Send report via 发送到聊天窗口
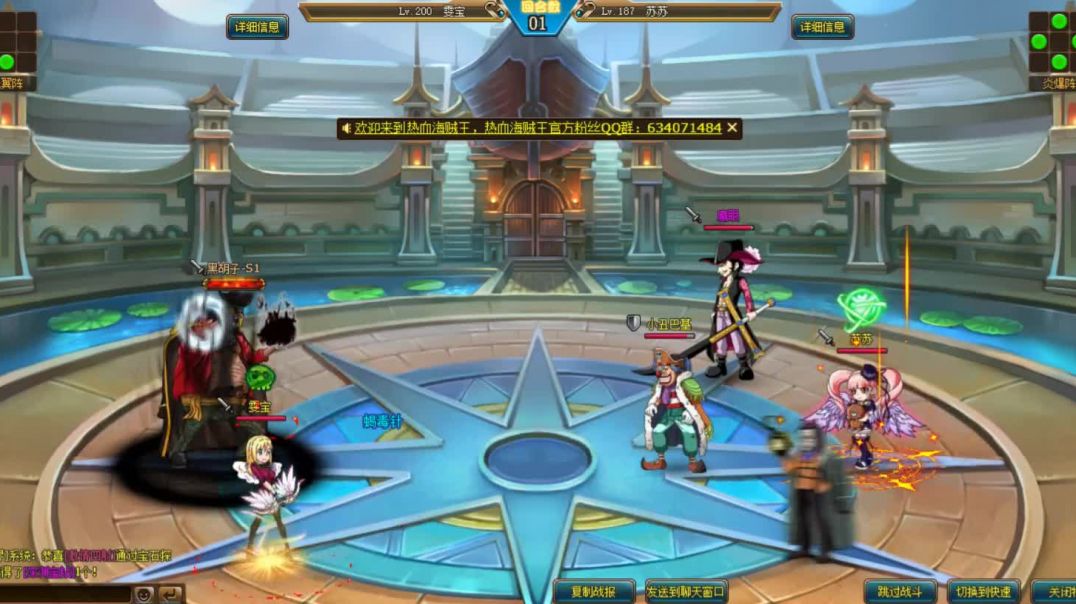The height and width of the screenshot is (604, 1076). (x=686, y=592)
